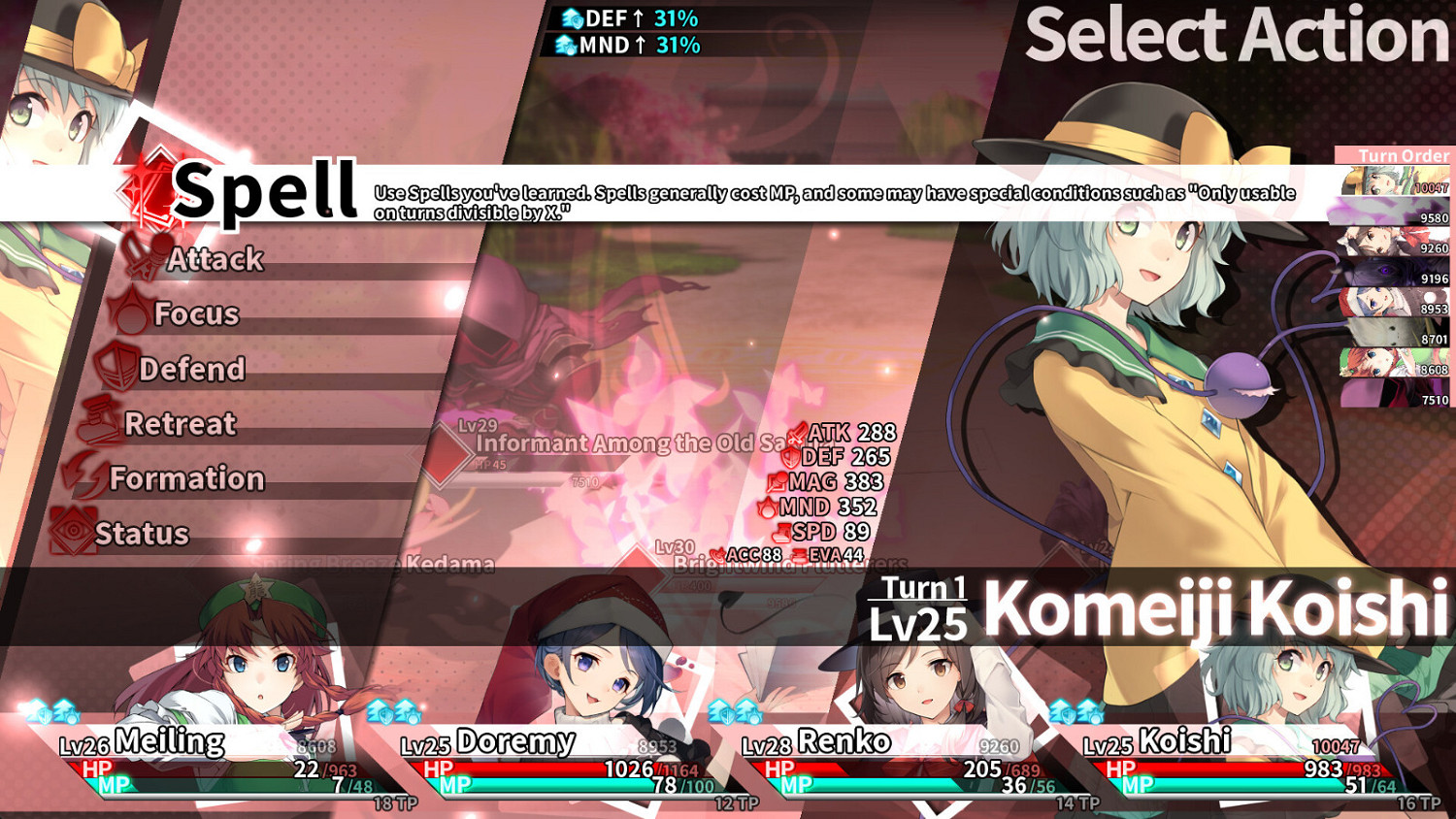
Task: Select Attack from the action menu
Action: (215, 258)
